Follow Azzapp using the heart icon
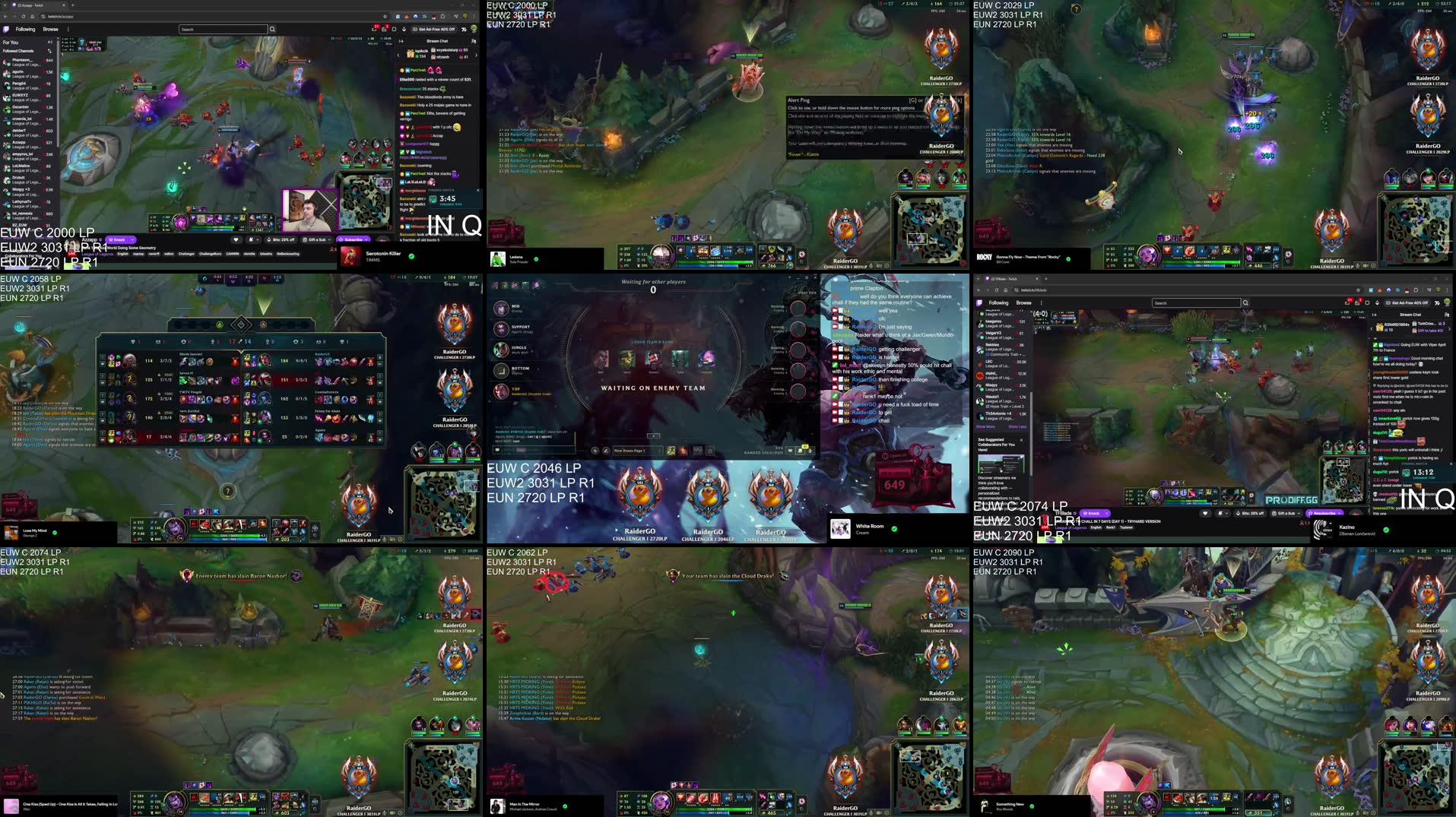This screenshot has height=817, width=1456. coord(236,239)
